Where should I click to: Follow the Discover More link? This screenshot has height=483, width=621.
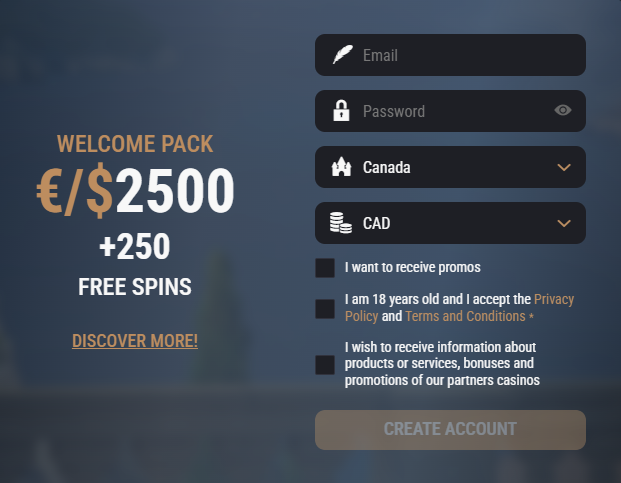pyautogui.click(x=135, y=341)
